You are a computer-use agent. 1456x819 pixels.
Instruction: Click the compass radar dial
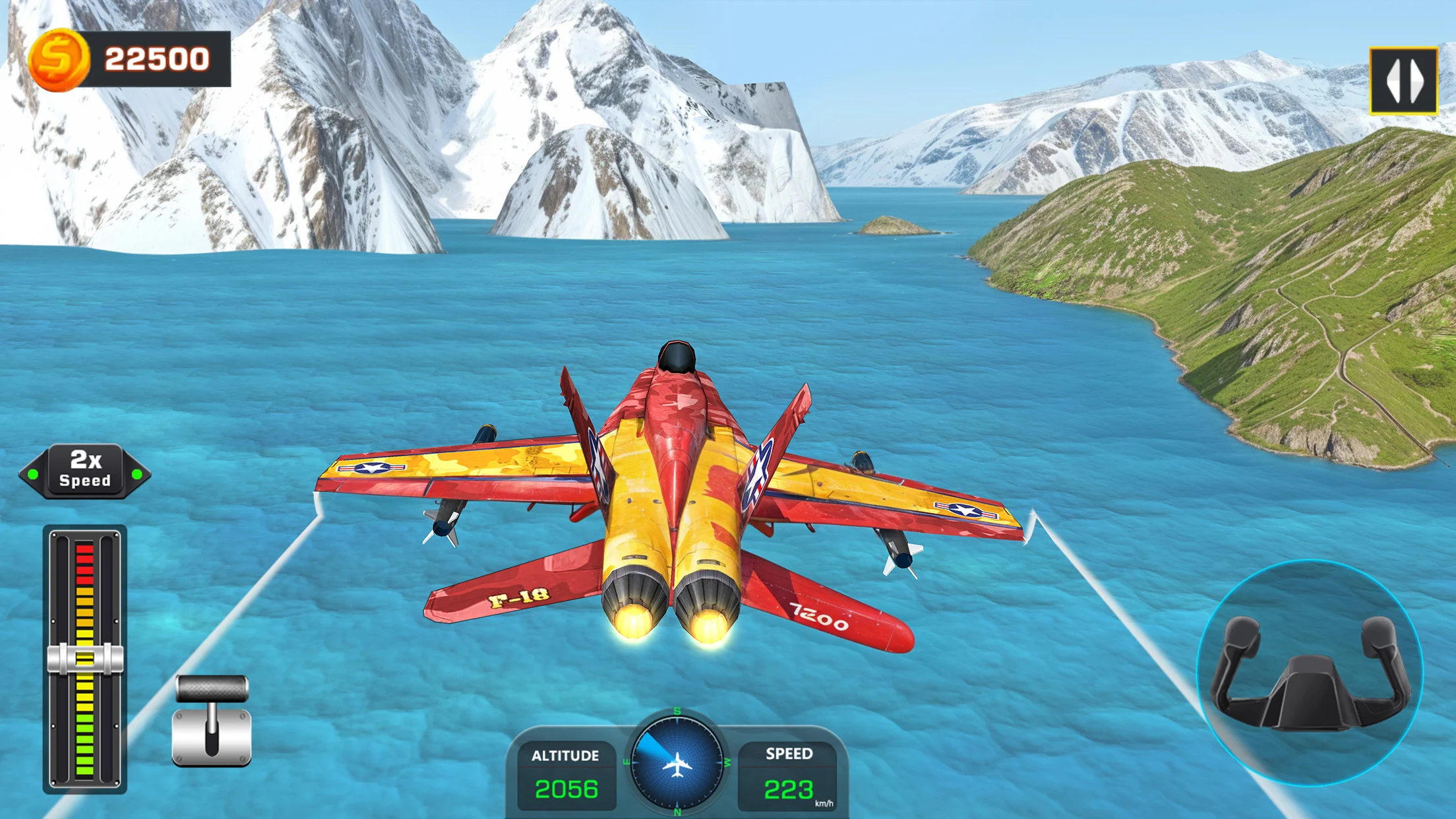pyautogui.click(x=677, y=762)
